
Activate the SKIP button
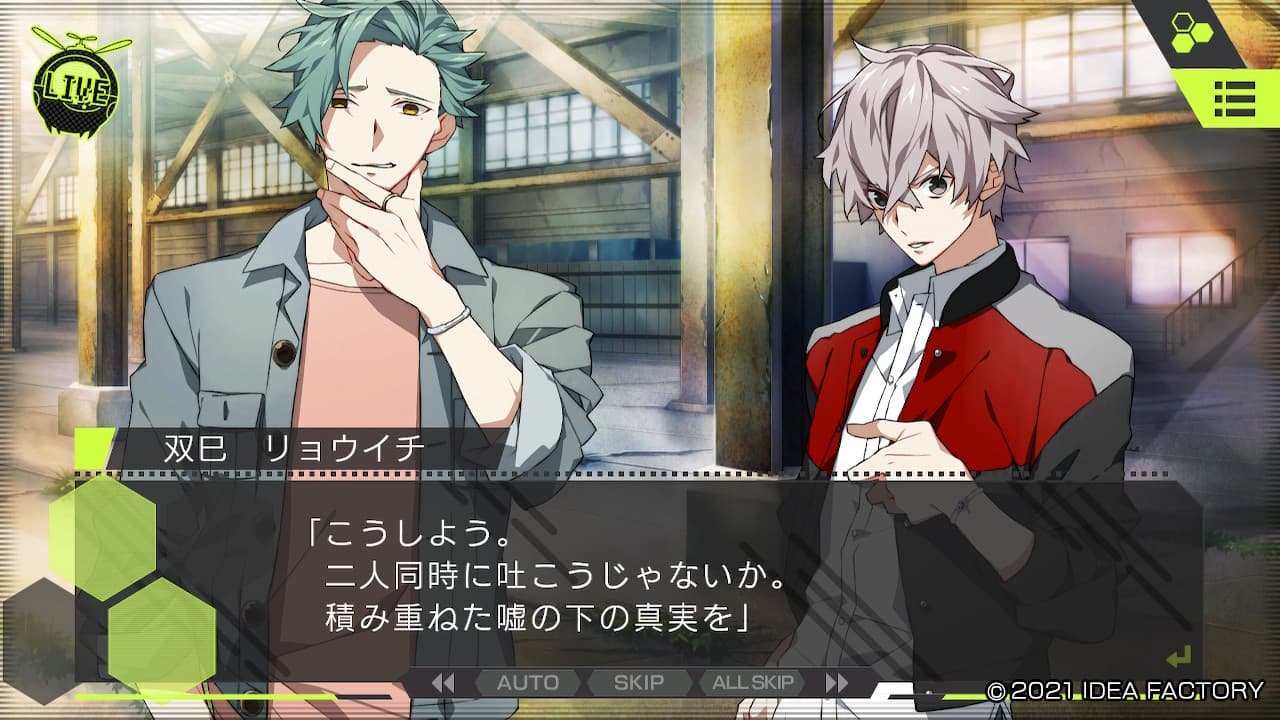639,683
